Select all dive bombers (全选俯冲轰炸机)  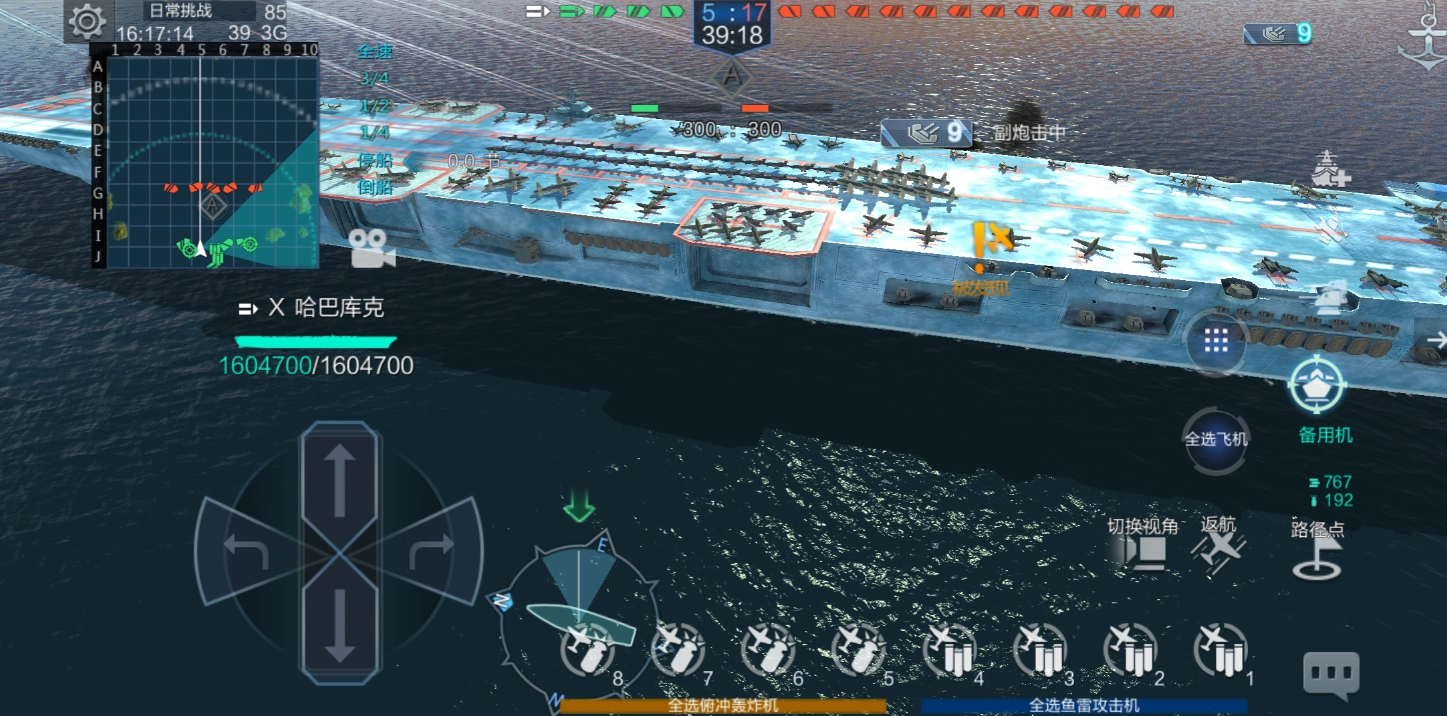tap(723, 706)
